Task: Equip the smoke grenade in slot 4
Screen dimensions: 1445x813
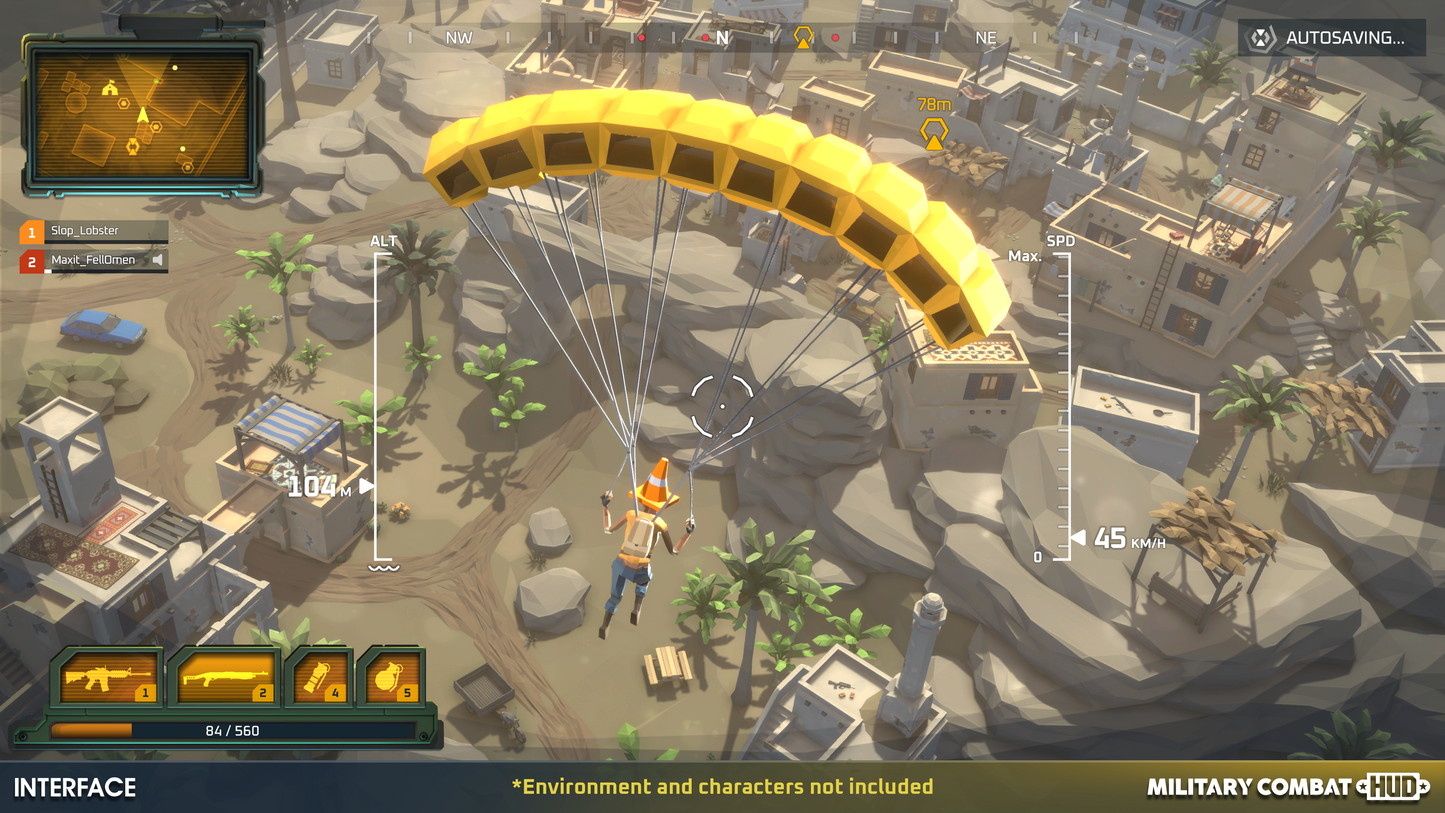Action: 320,679
